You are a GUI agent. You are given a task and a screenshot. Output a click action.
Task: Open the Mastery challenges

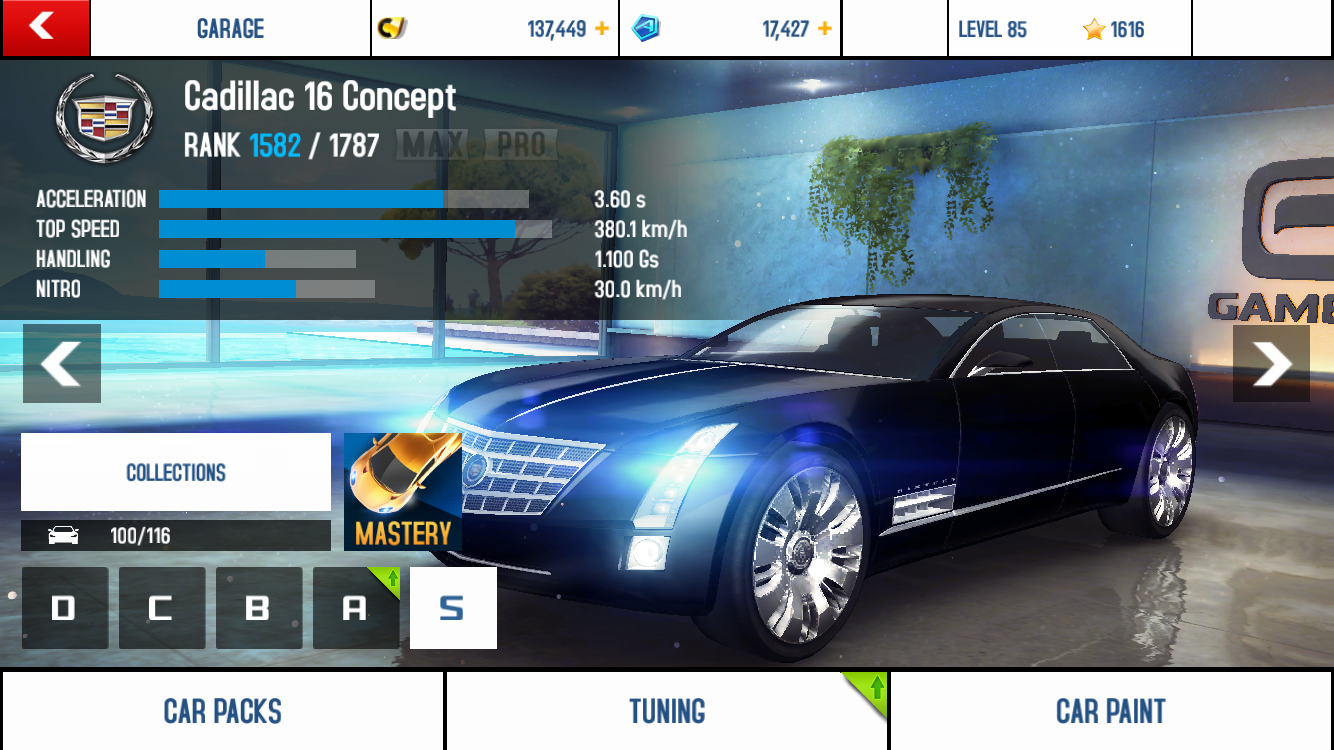tap(403, 492)
